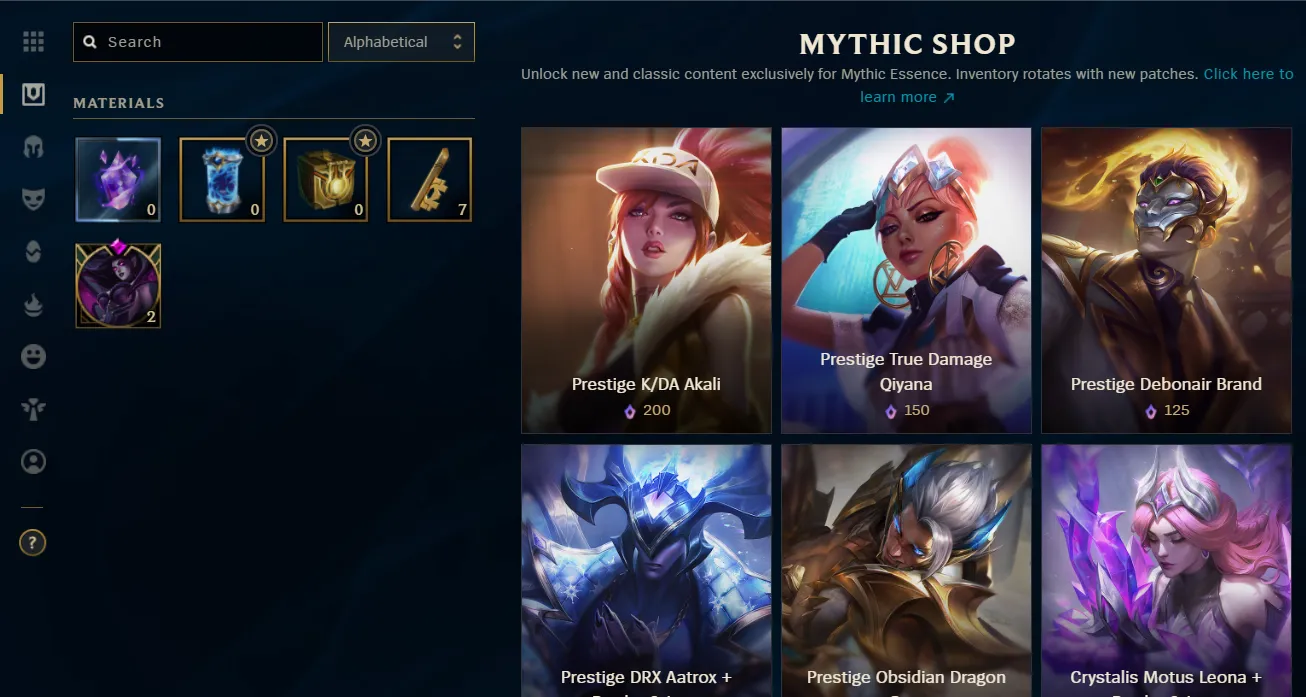Choose the Prestige Debonair Brand skin card

coord(1166,280)
